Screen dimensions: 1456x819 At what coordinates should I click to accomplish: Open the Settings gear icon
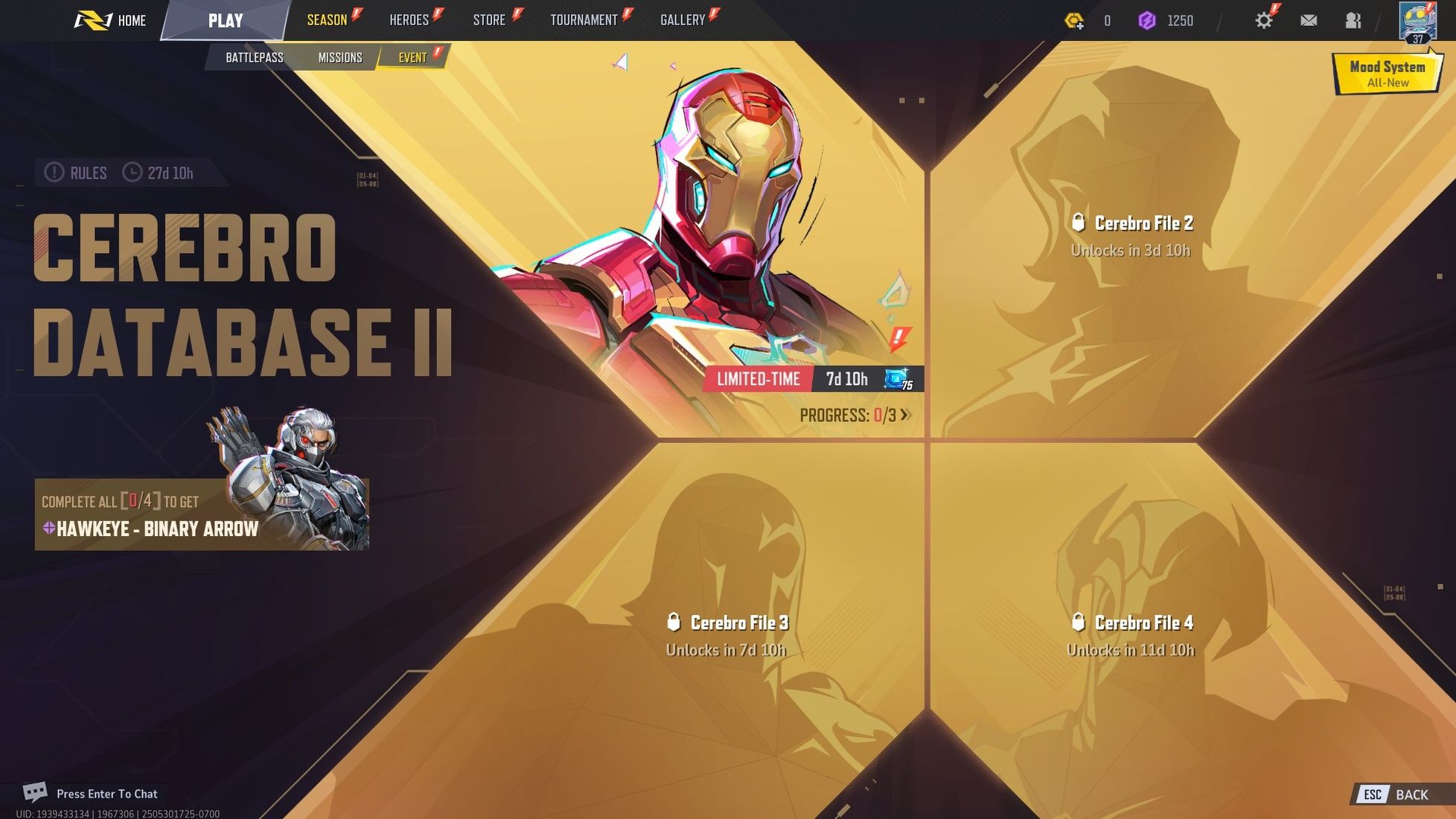click(x=1263, y=19)
